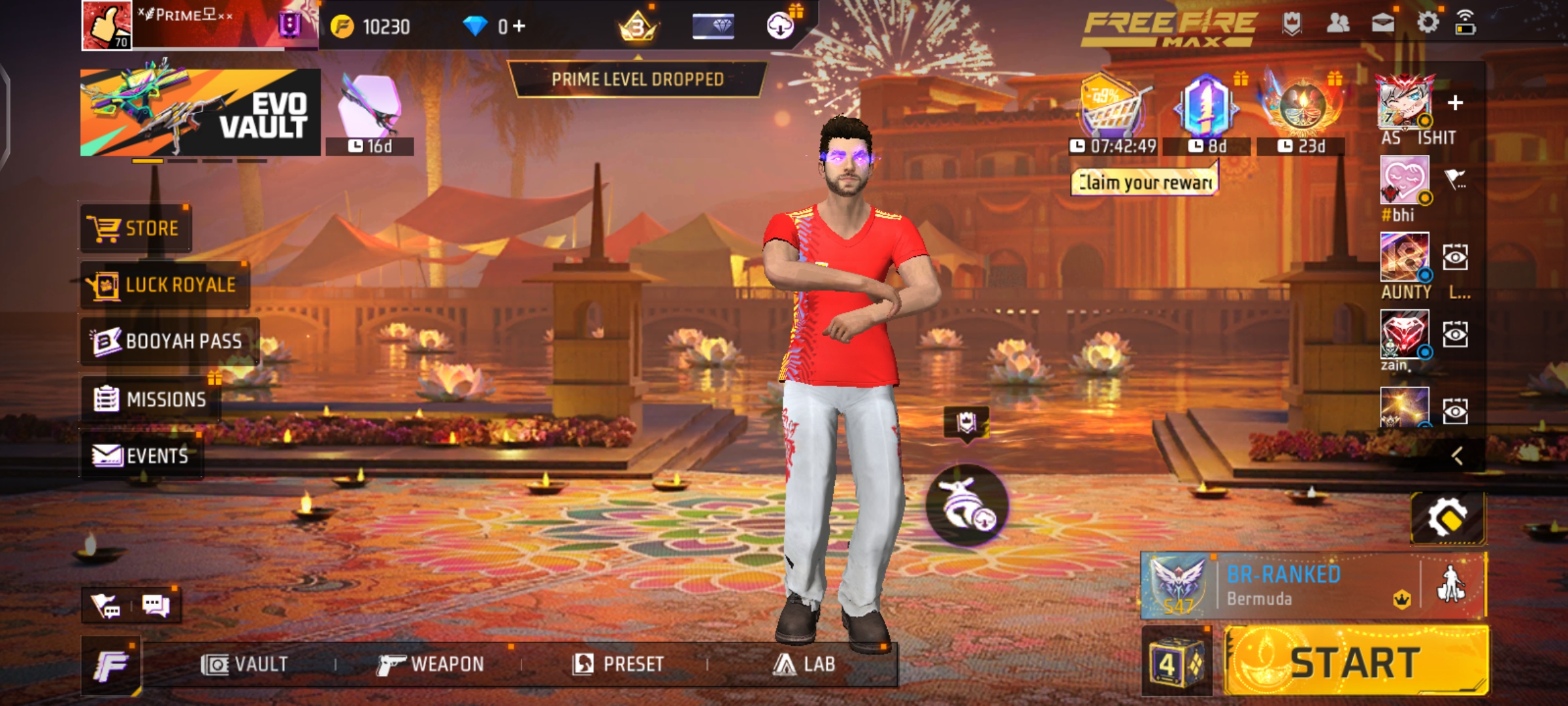The image size is (1568, 706).
Task: Open the settings gear icon
Action: point(1428,23)
